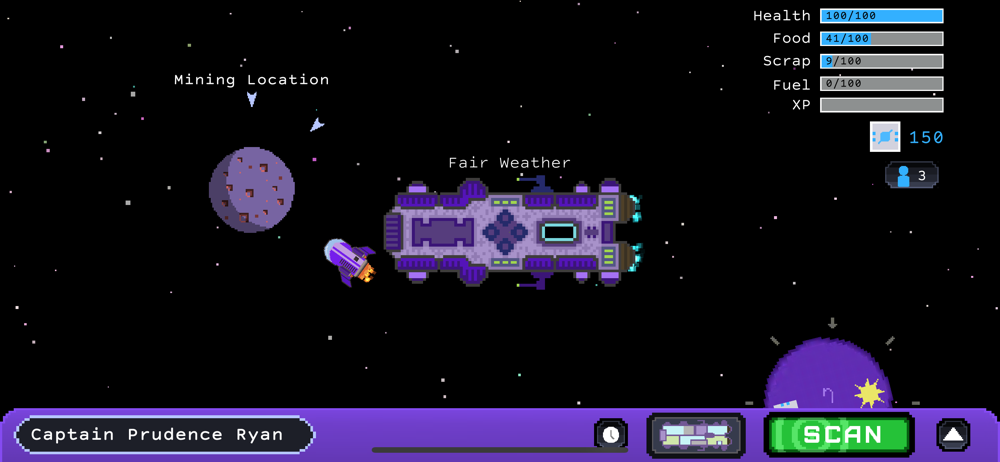Screen dimensions: 1000x462
Task: Click the clock icon button
Action: click(x=610, y=434)
